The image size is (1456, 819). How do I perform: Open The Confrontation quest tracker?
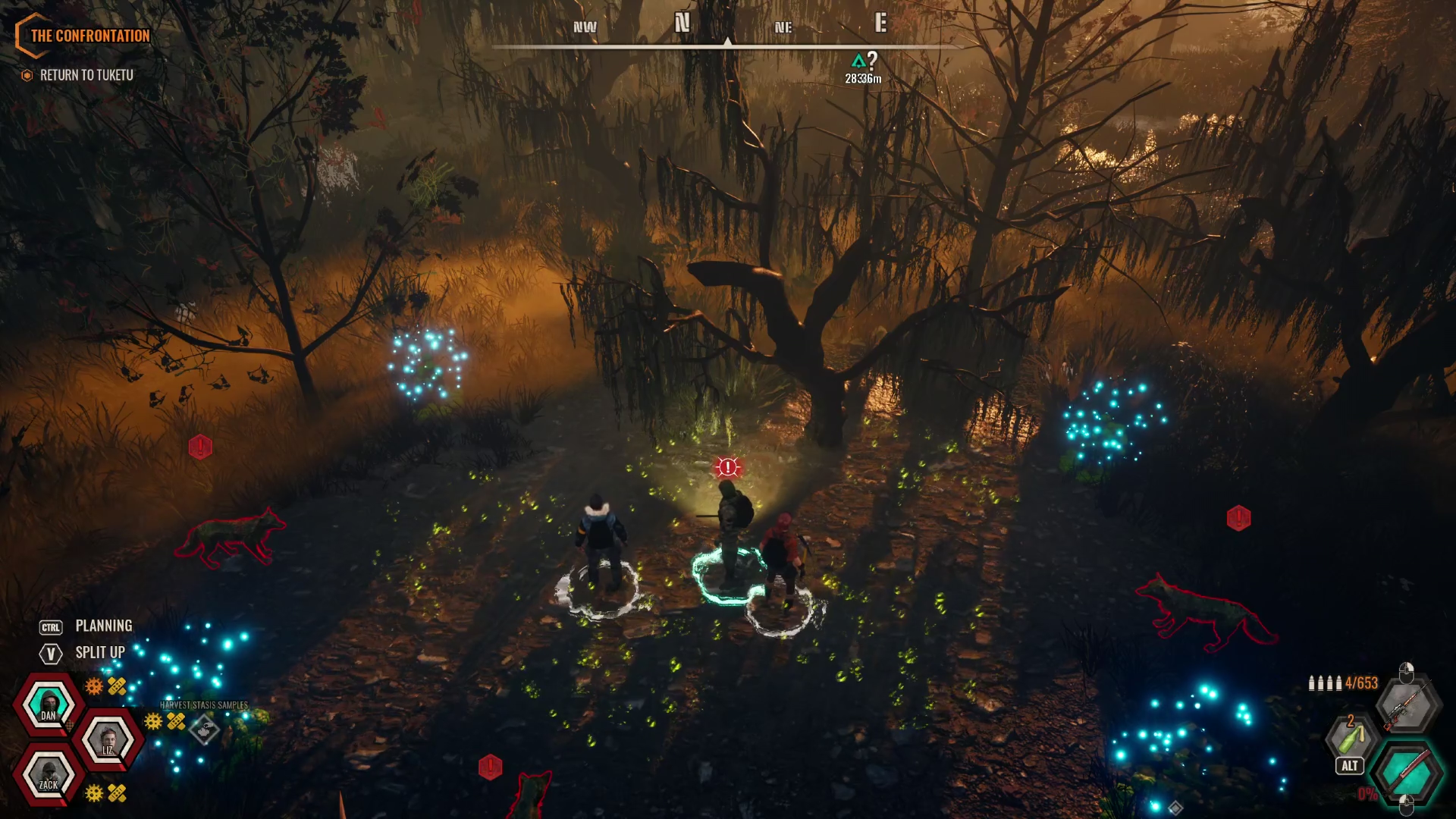click(89, 36)
